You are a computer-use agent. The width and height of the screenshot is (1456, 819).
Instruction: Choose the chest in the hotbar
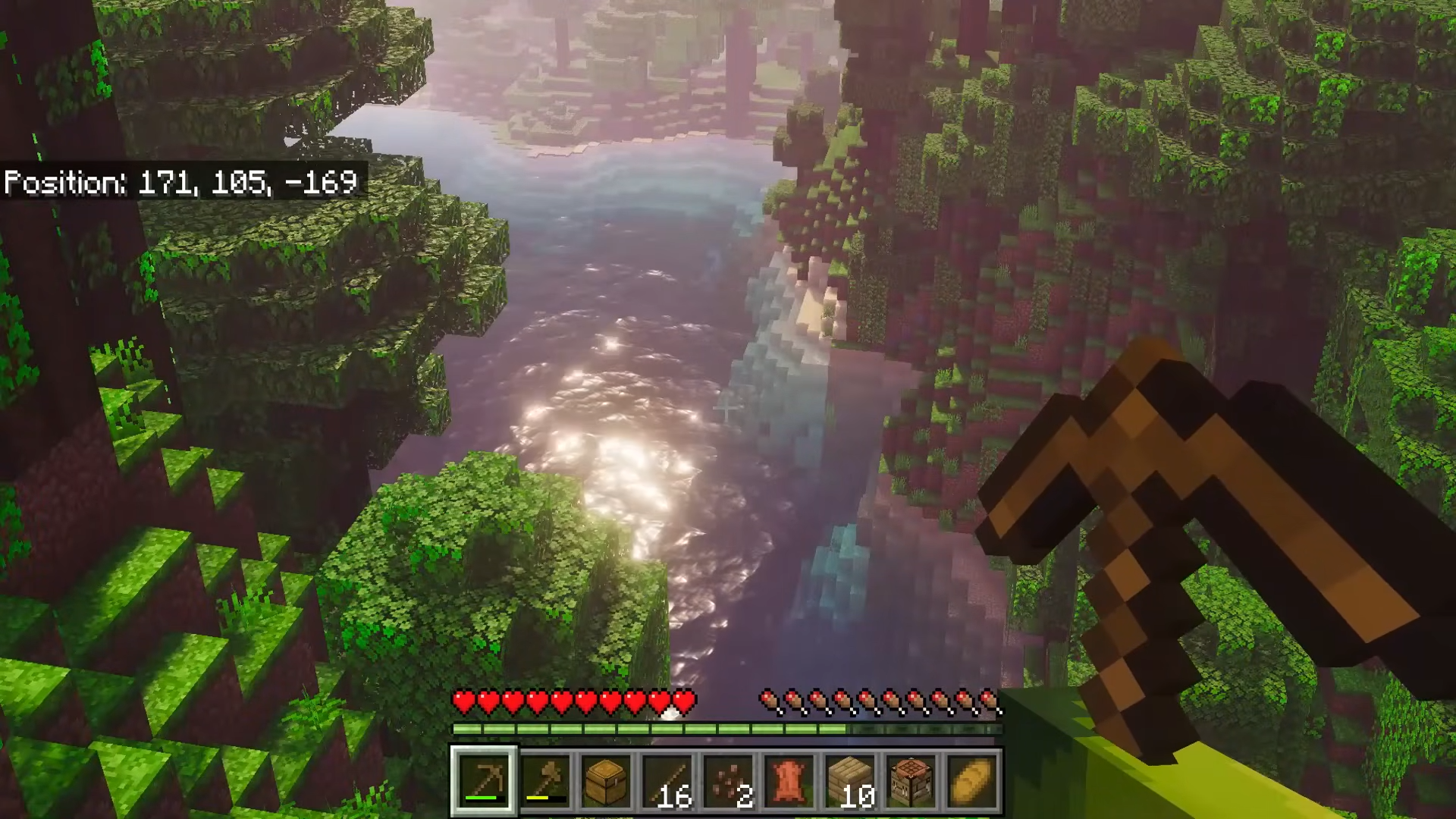pyautogui.click(x=607, y=780)
